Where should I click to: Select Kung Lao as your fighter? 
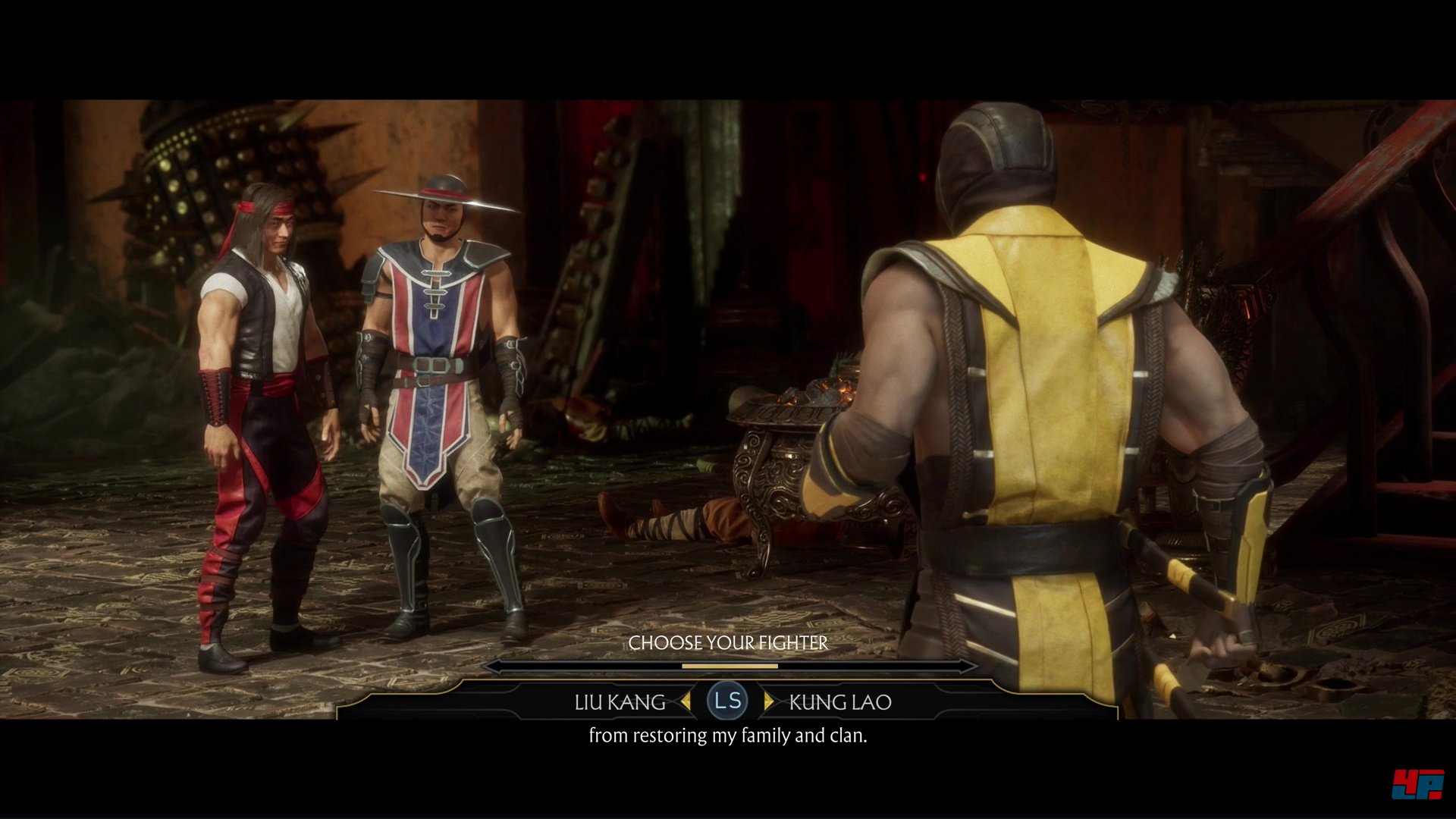839,702
